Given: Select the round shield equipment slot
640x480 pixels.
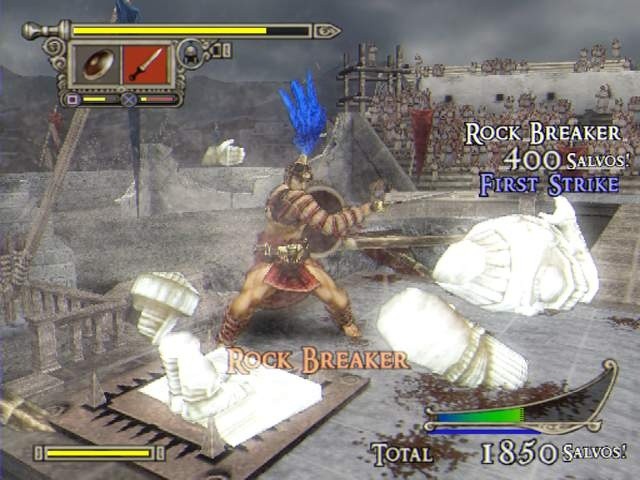Looking at the screenshot, I should coord(97,64).
